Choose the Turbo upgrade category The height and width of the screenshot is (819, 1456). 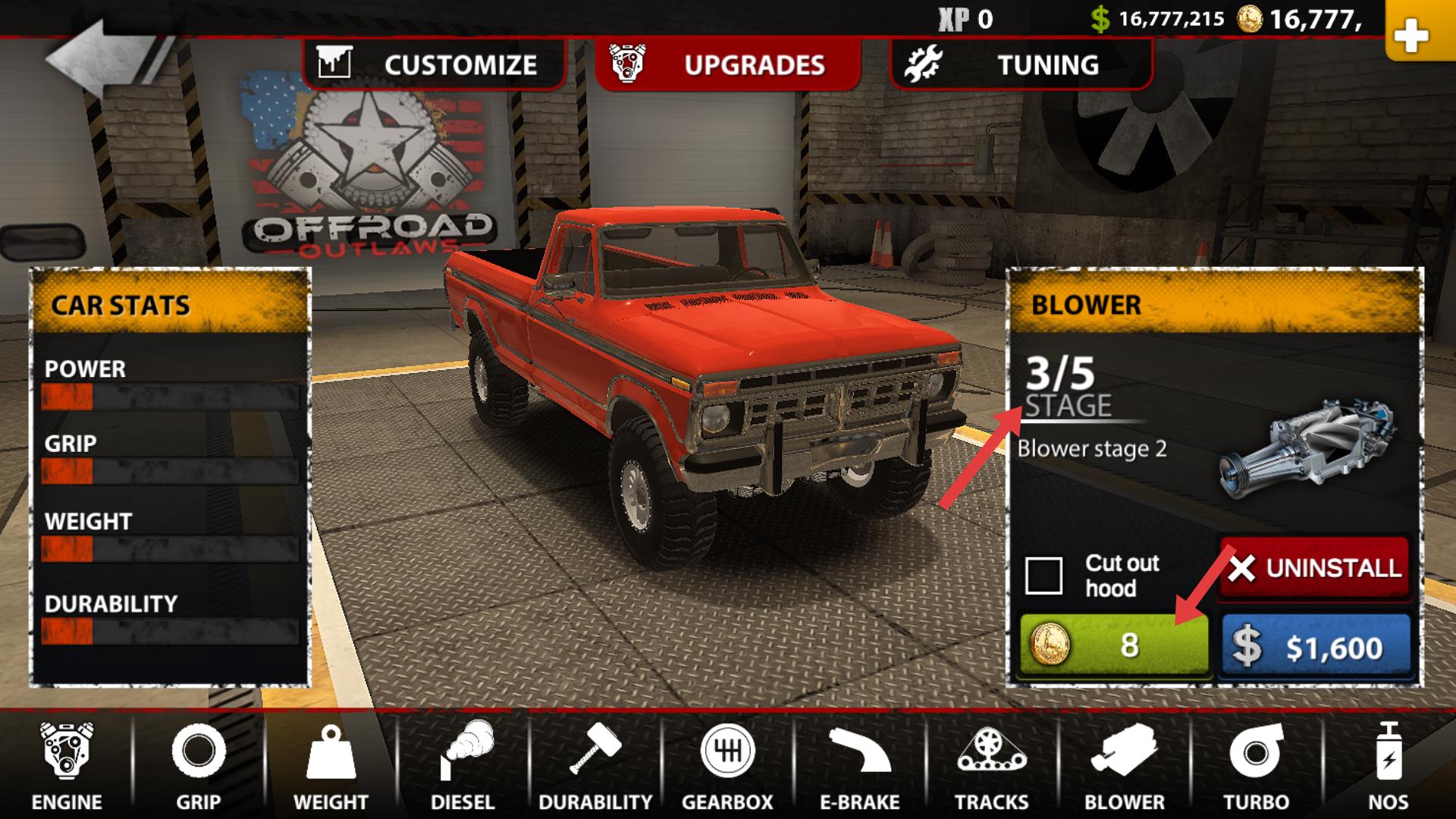pos(1256,766)
